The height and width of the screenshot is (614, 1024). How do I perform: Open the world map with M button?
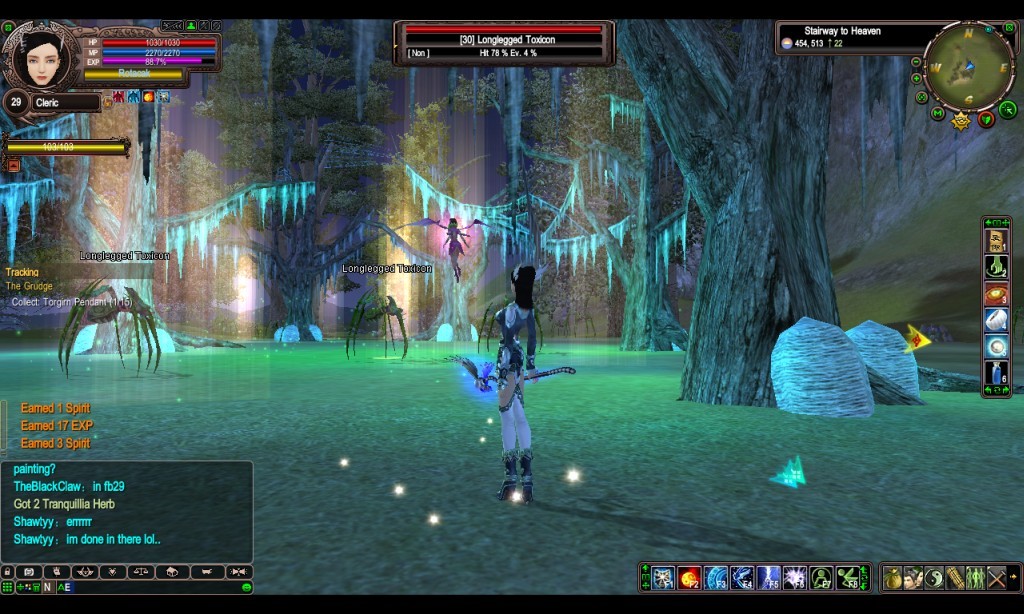pyautogui.click(x=937, y=113)
